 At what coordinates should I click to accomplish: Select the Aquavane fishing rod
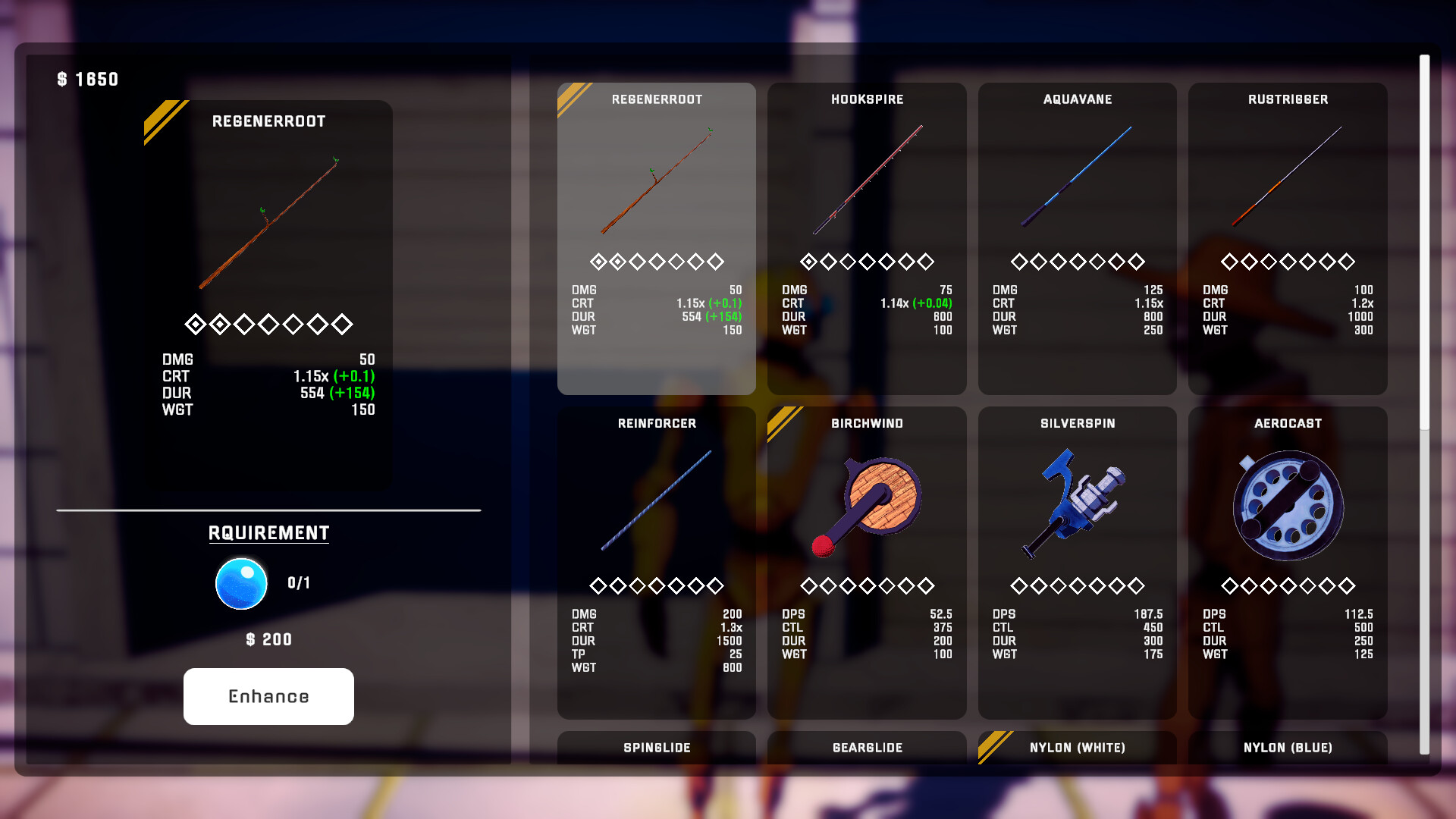1077,190
